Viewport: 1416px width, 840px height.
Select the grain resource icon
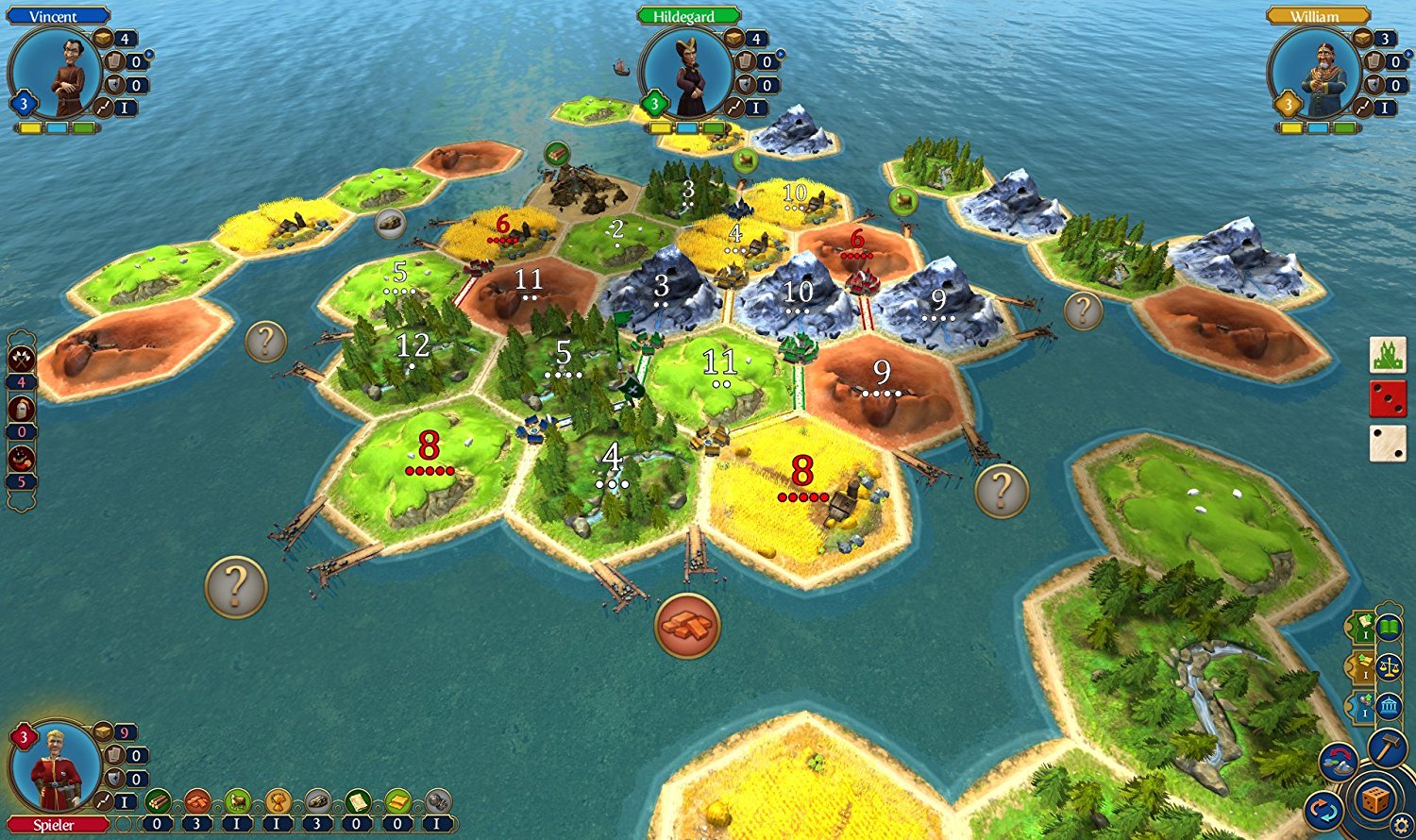pos(278,802)
